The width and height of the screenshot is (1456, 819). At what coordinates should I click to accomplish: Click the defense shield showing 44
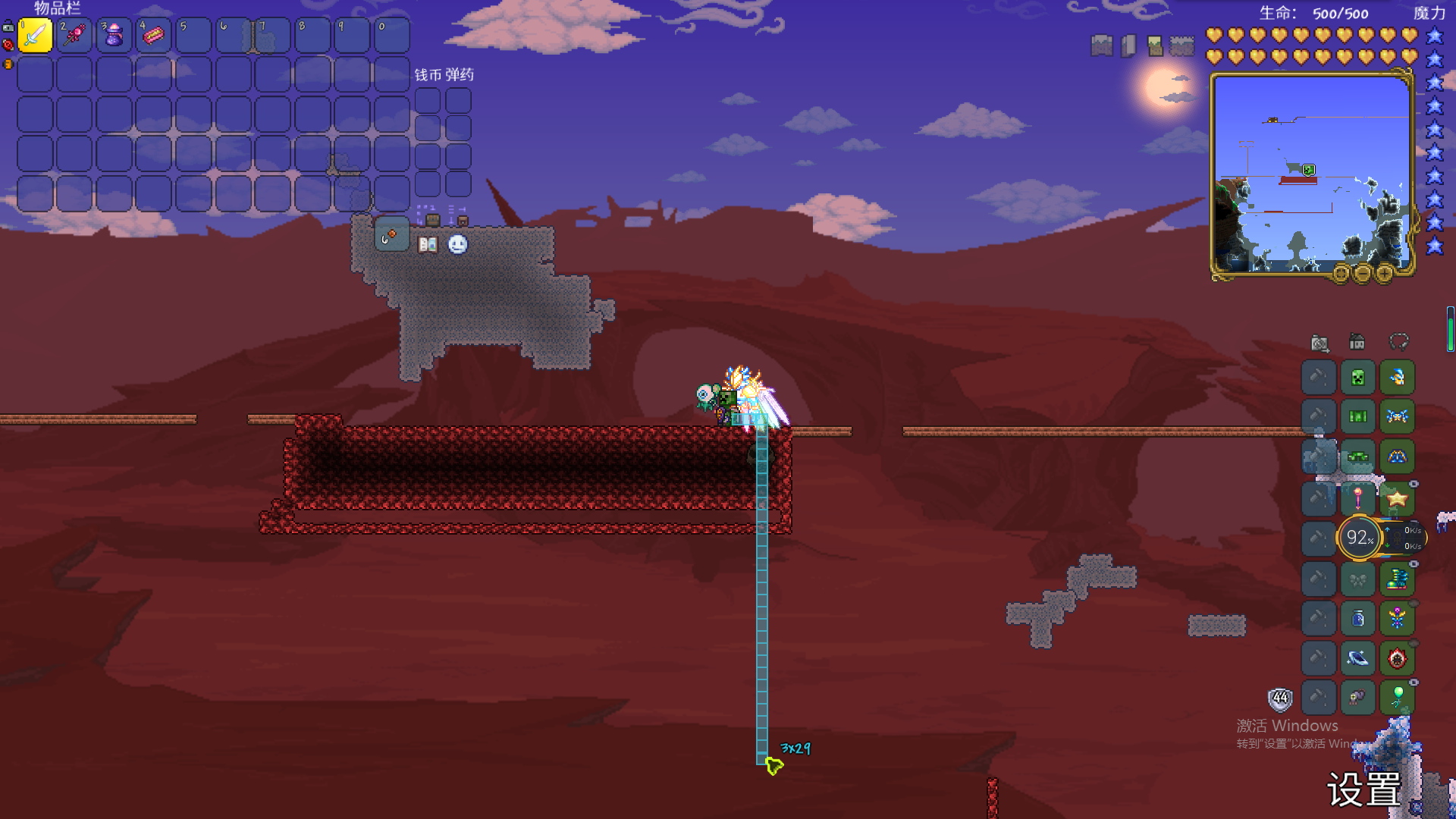coord(1280,698)
